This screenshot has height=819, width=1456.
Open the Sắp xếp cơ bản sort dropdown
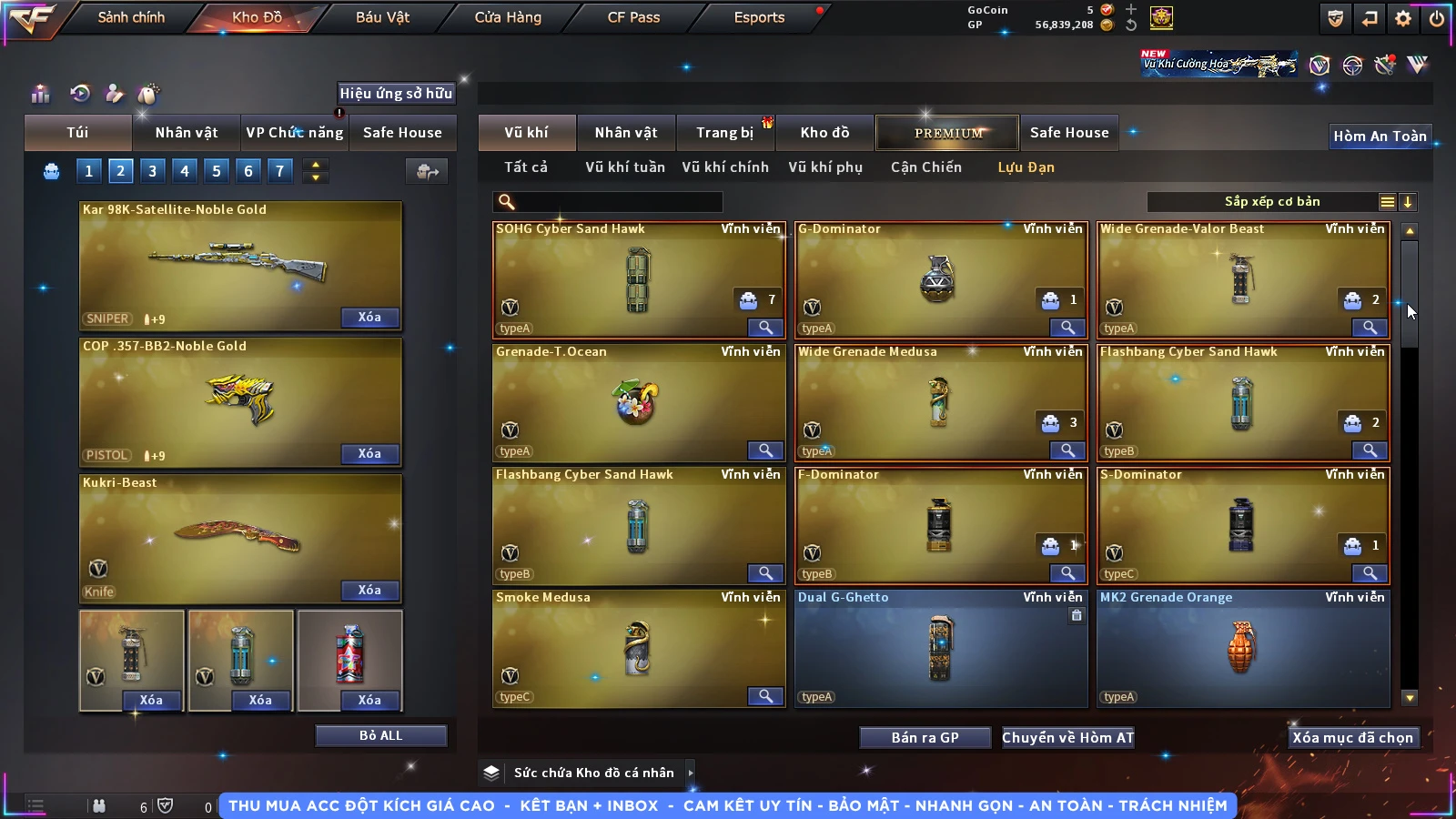pyautogui.click(x=1272, y=202)
